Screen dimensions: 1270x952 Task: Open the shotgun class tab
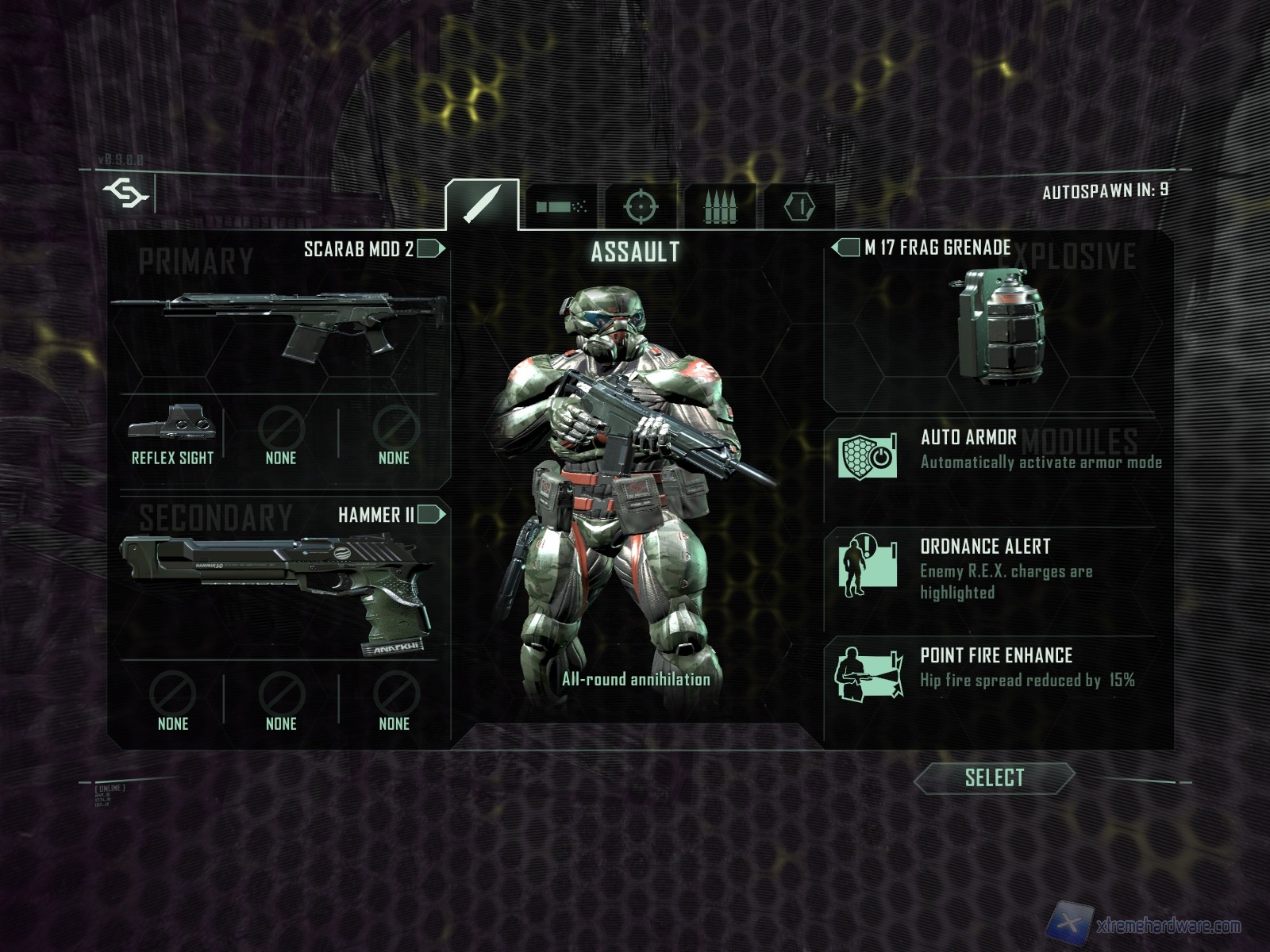[561, 207]
